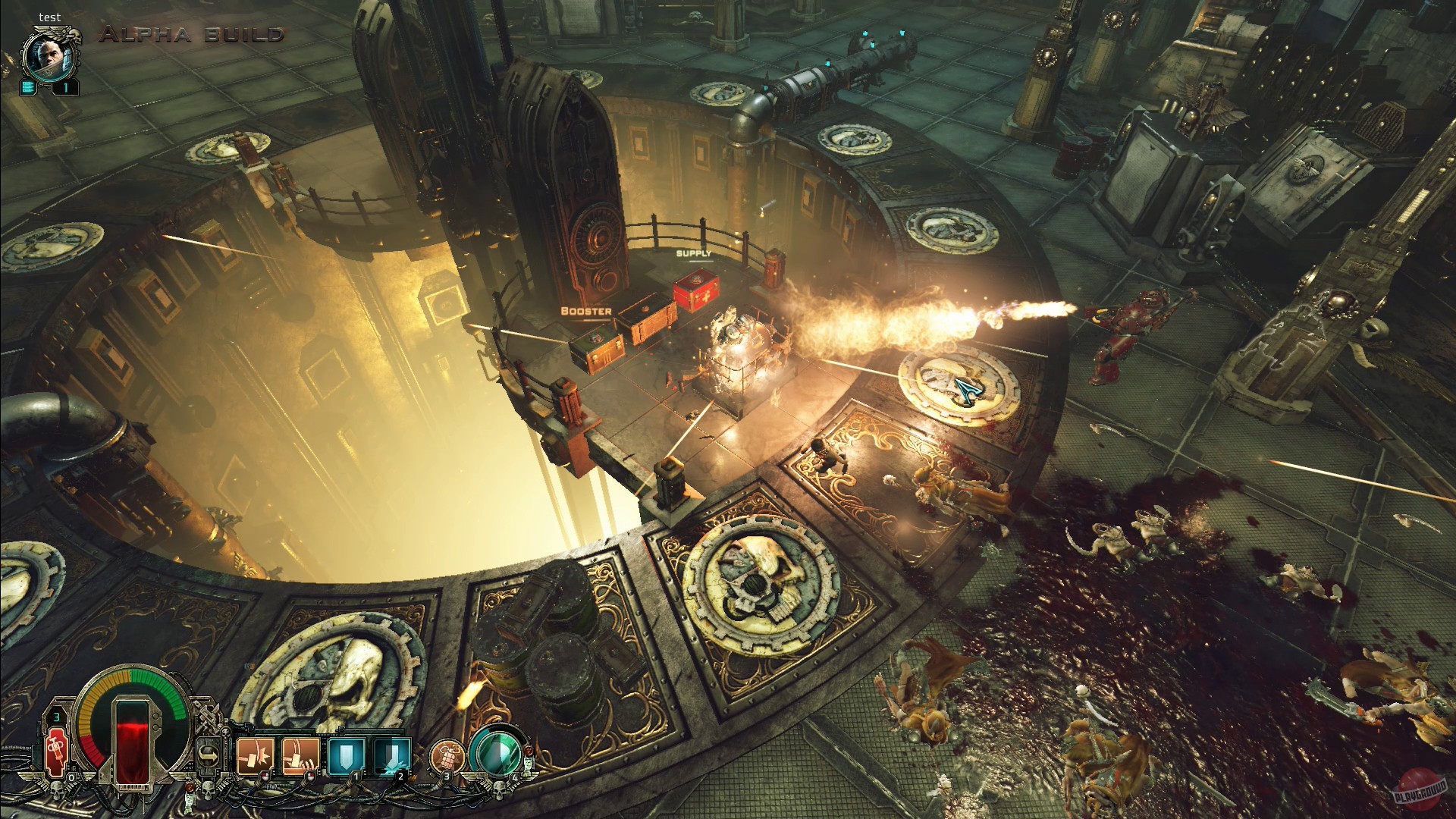This screenshot has width=1456, height=819.
Task: Use the red healing syringe item
Action: click(57, 752)
